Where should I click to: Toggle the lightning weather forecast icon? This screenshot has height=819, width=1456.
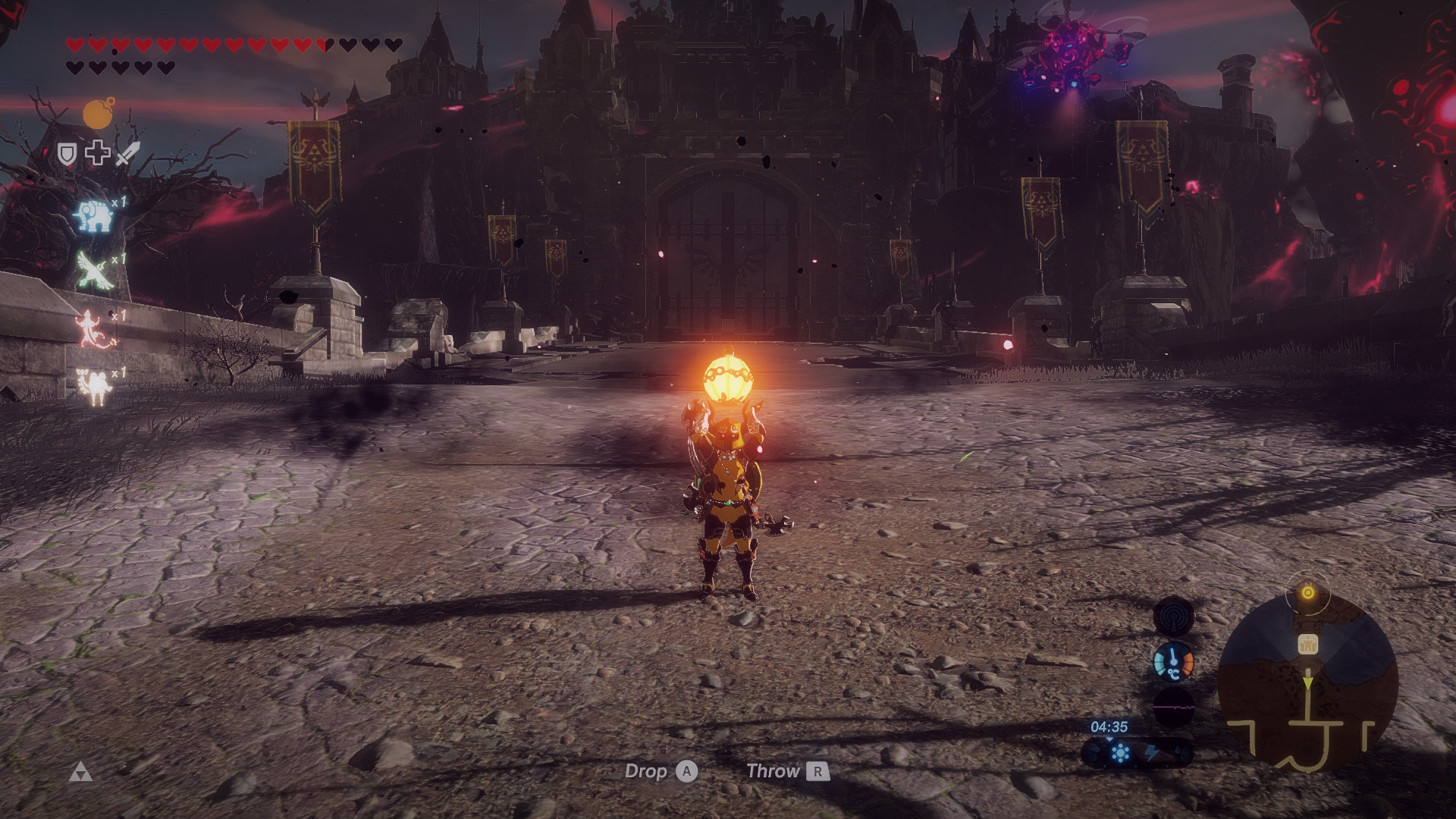click(x=1152, y=753)
